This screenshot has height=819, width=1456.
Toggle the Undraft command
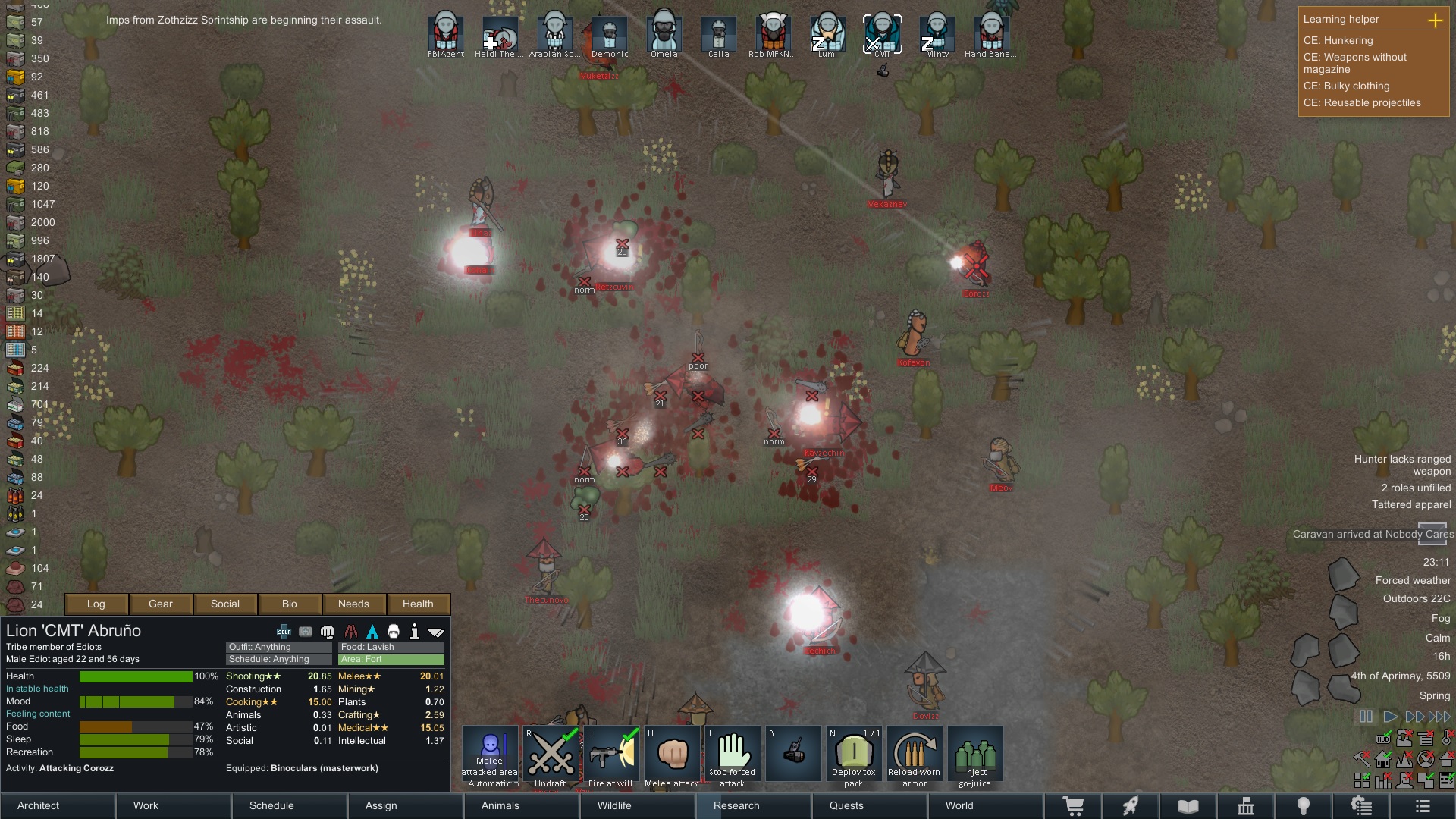tap(551, 755)
